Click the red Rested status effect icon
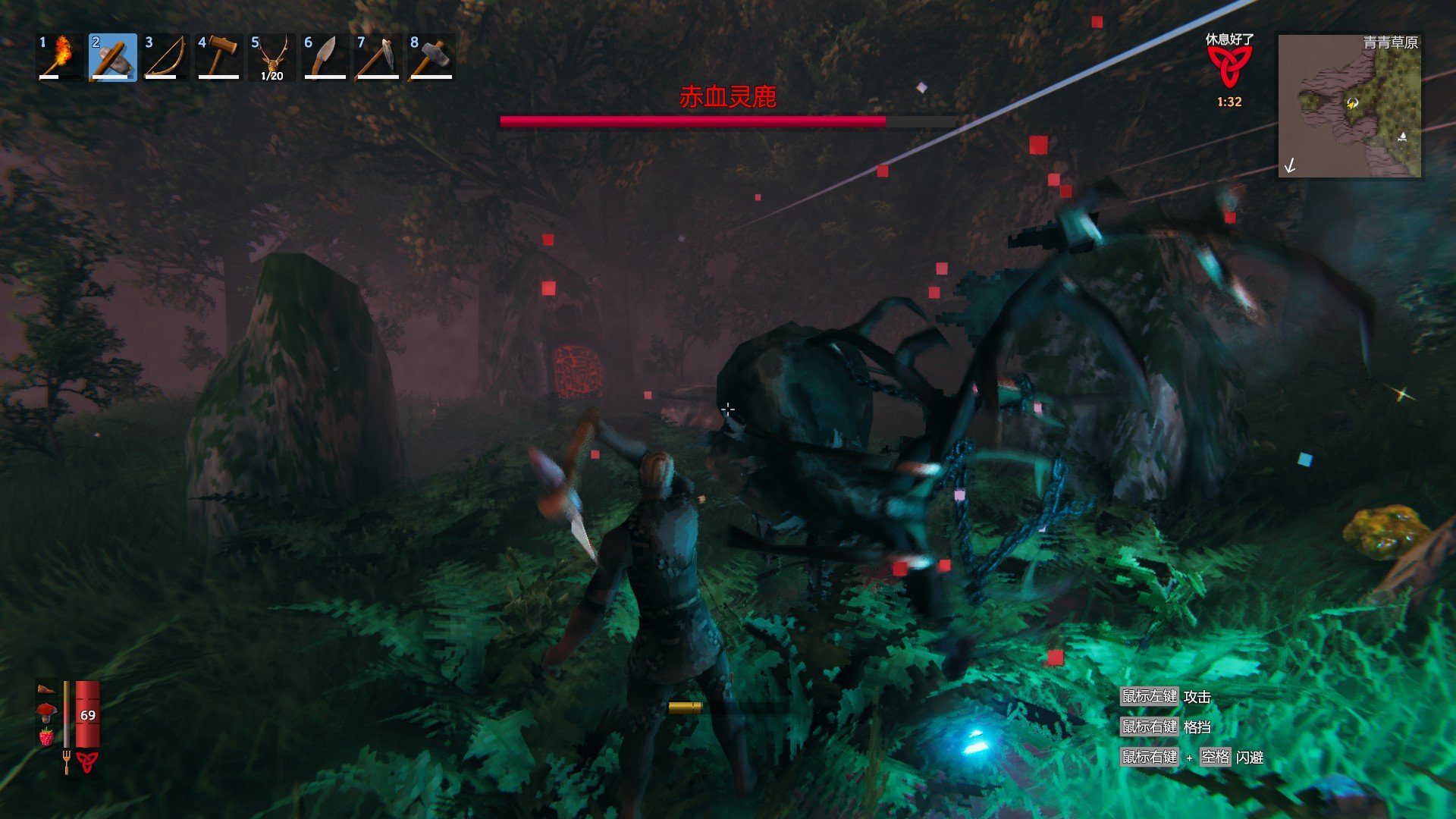The image size is (1456, 819). coord(1229,67)
